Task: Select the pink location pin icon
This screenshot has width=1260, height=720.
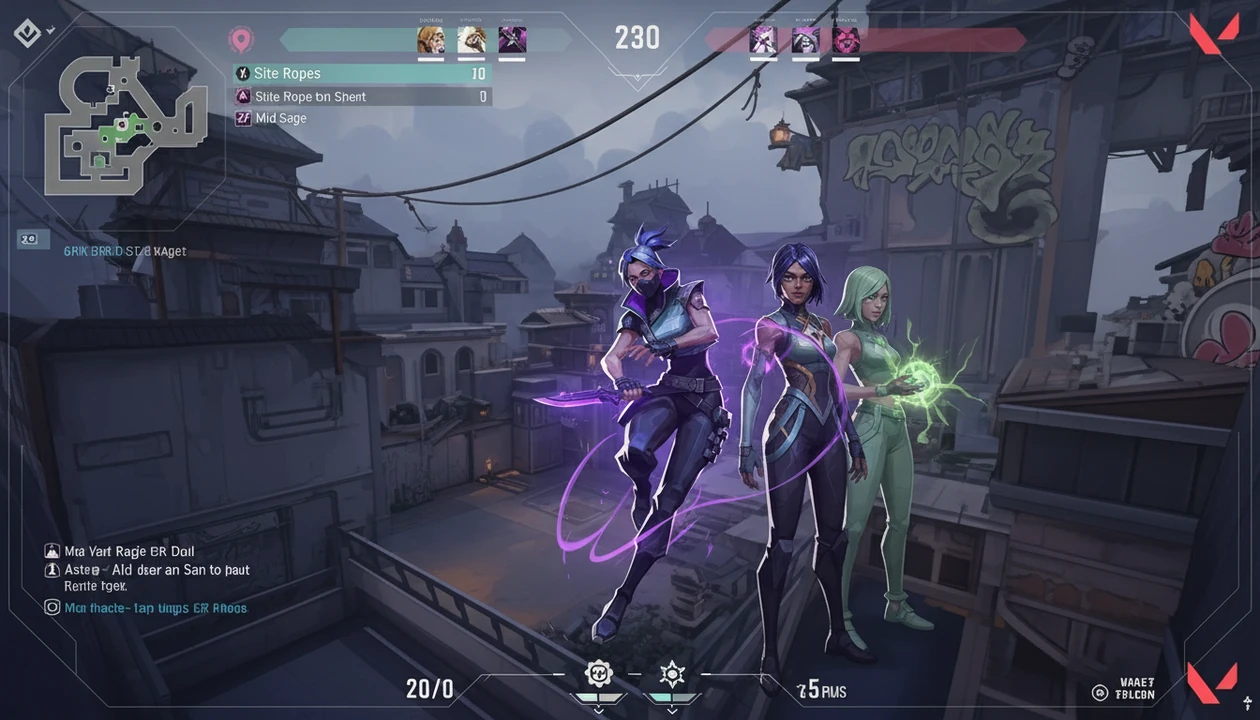Action: [x=240, y=40]
